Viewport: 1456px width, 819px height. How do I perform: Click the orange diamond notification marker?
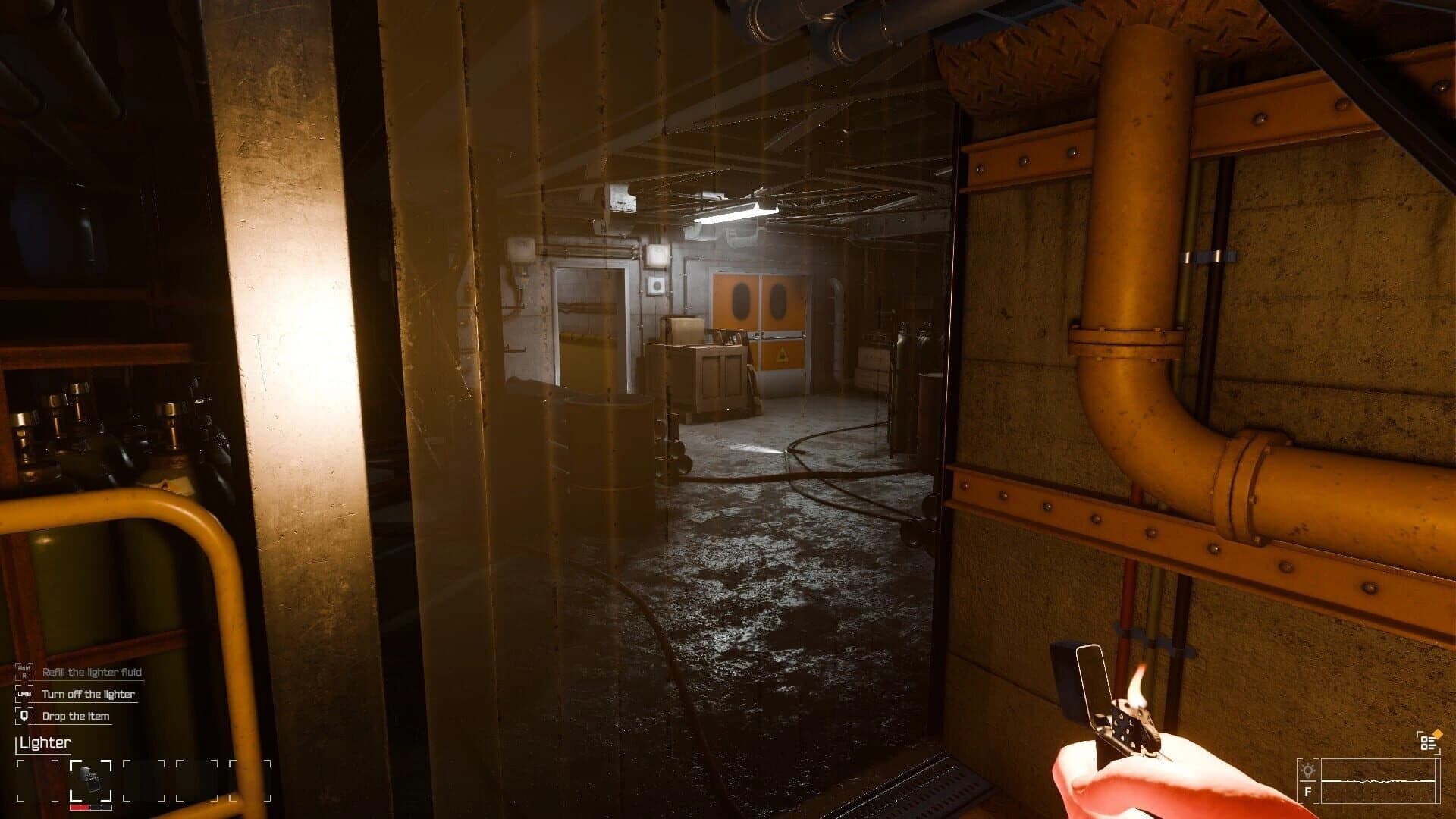coord(1437,733)
